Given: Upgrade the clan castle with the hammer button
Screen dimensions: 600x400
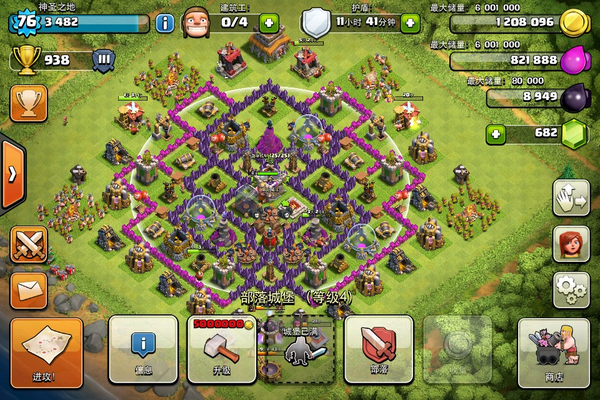Looking at the screenshot, I should pyautogui.click(x=221, y=348).
